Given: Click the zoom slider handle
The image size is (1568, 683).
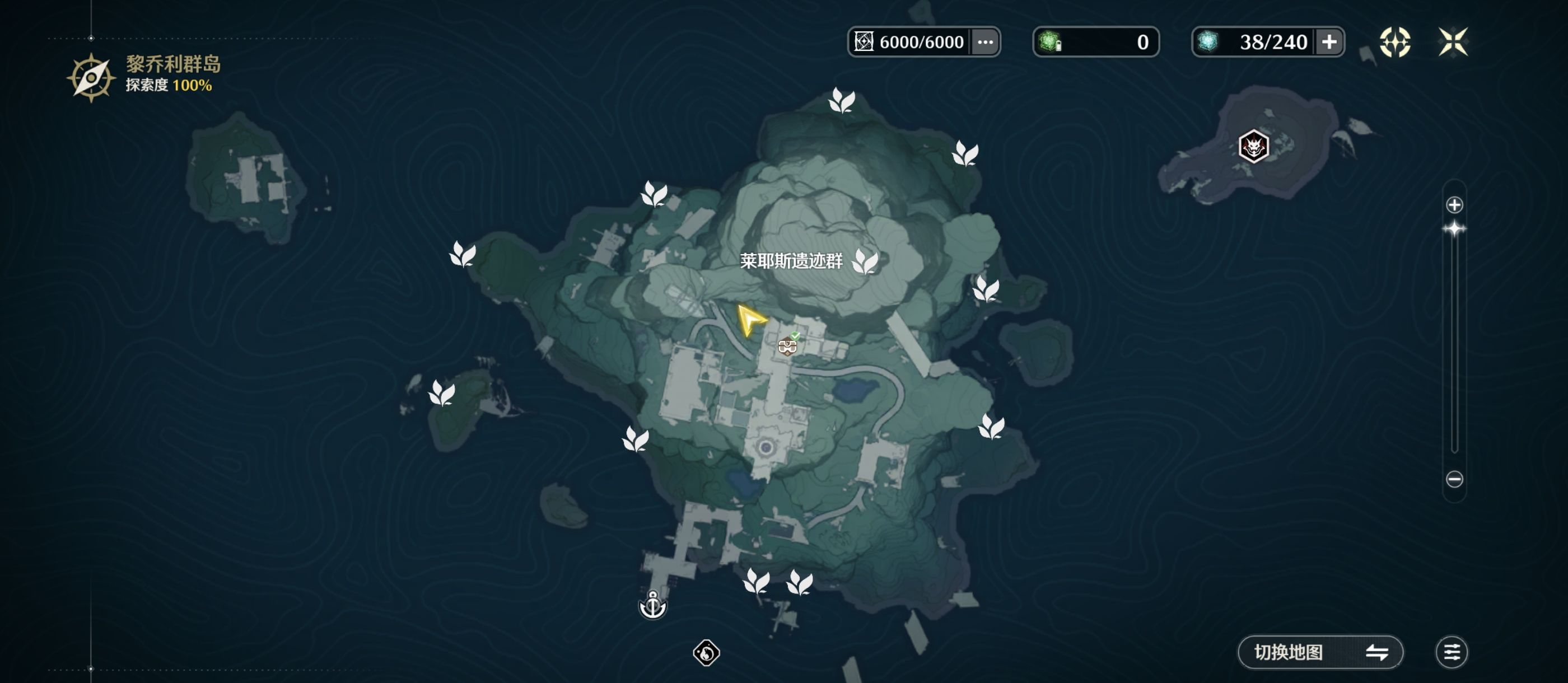Looking at the screenshot, I should click(1454, 229).
